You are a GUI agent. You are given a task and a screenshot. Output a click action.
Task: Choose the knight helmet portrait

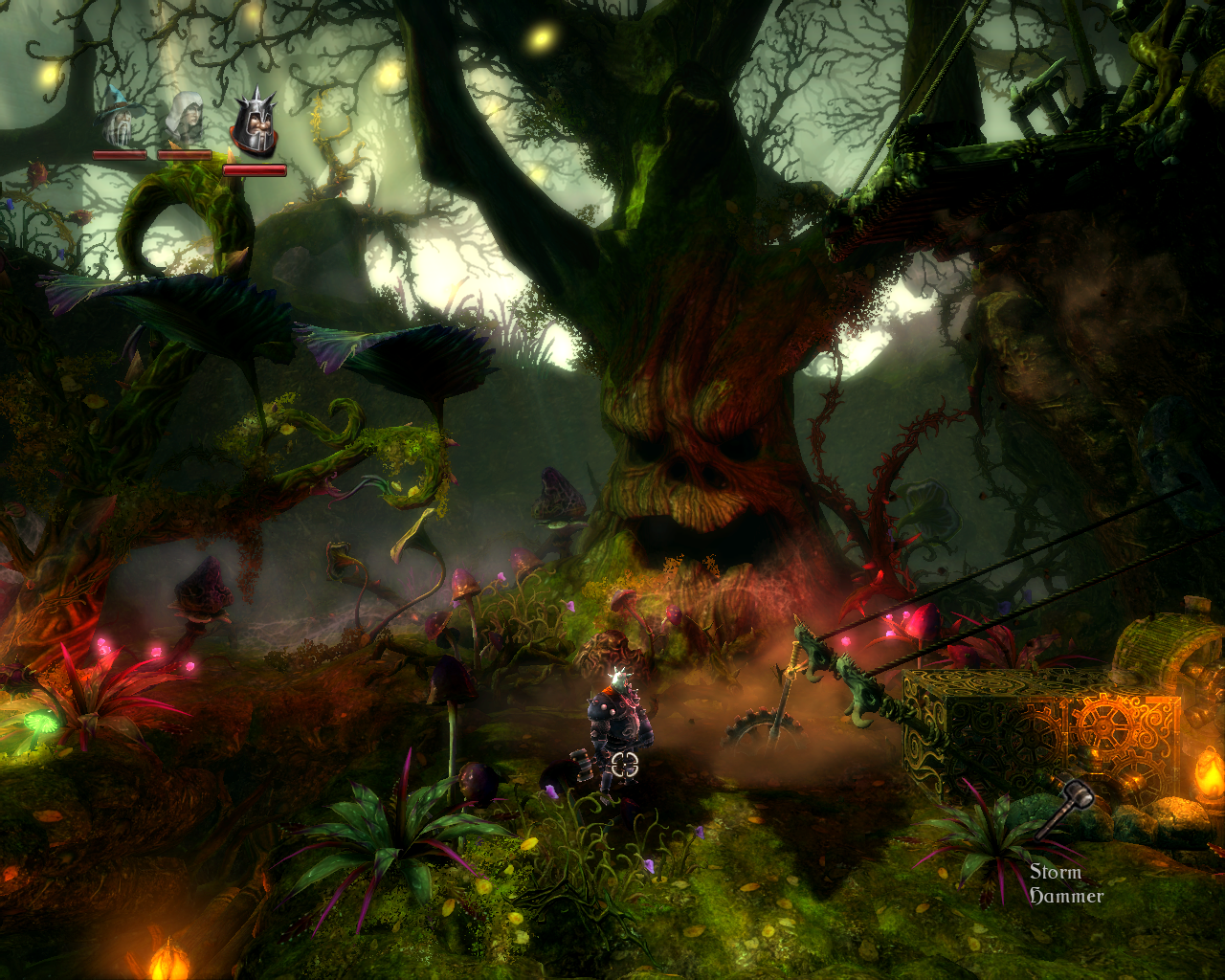[x=254, y=126]
